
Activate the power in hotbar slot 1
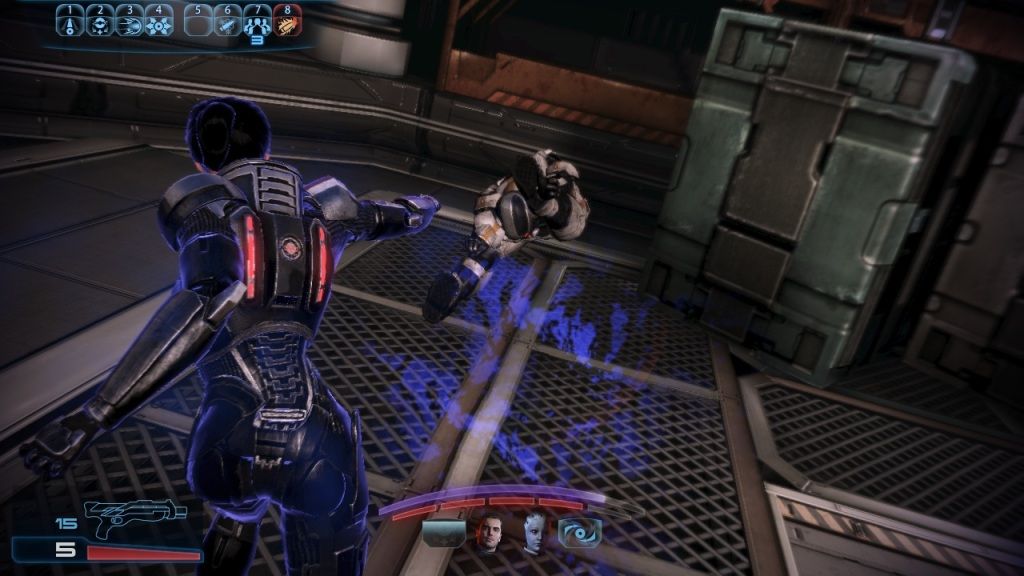[69, 20]
